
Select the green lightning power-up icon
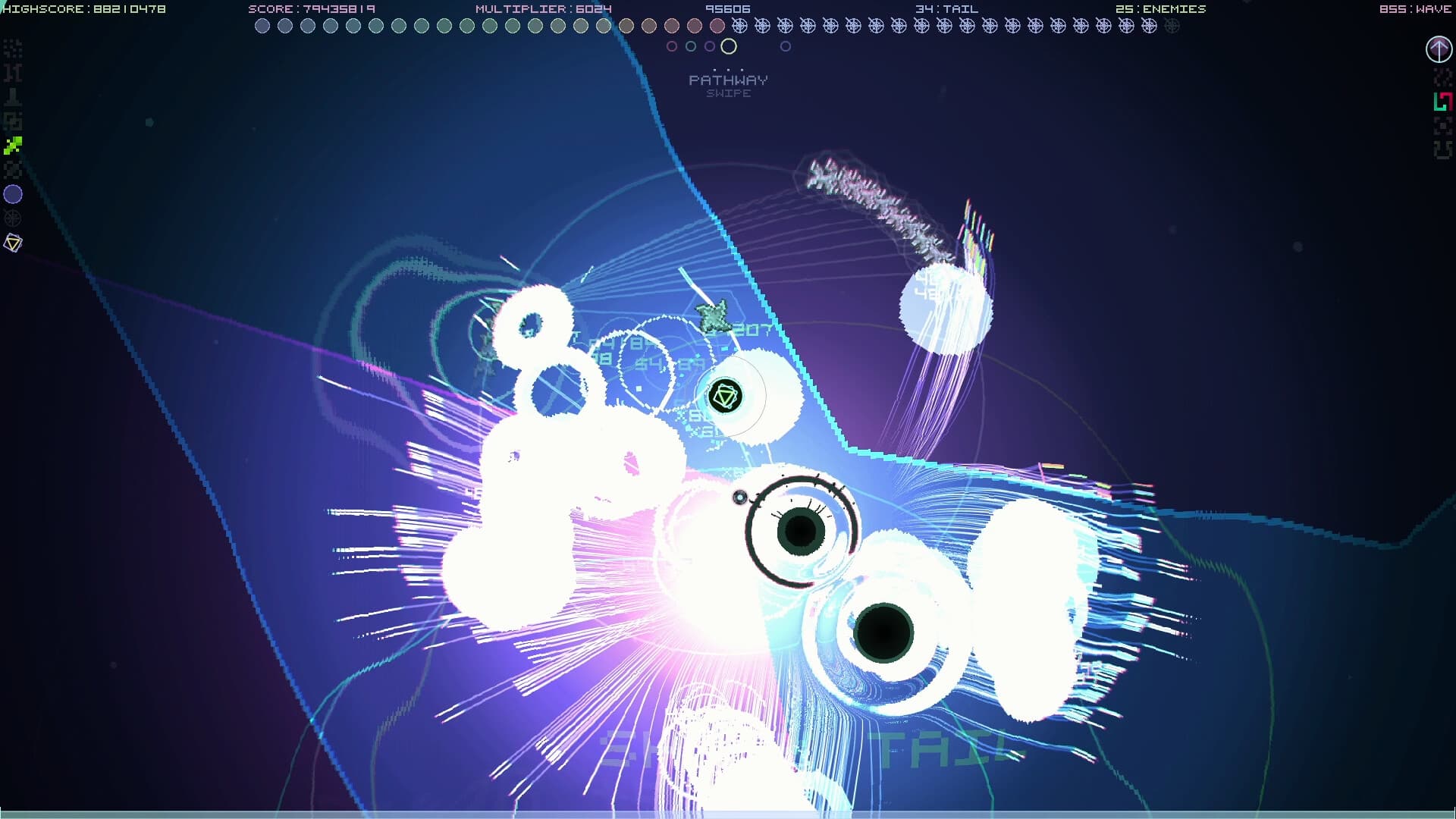(12, 146)
